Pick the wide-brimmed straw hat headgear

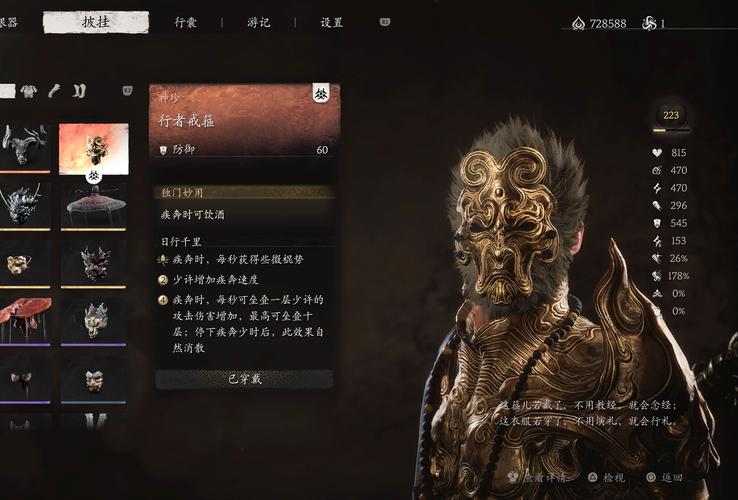93,205
